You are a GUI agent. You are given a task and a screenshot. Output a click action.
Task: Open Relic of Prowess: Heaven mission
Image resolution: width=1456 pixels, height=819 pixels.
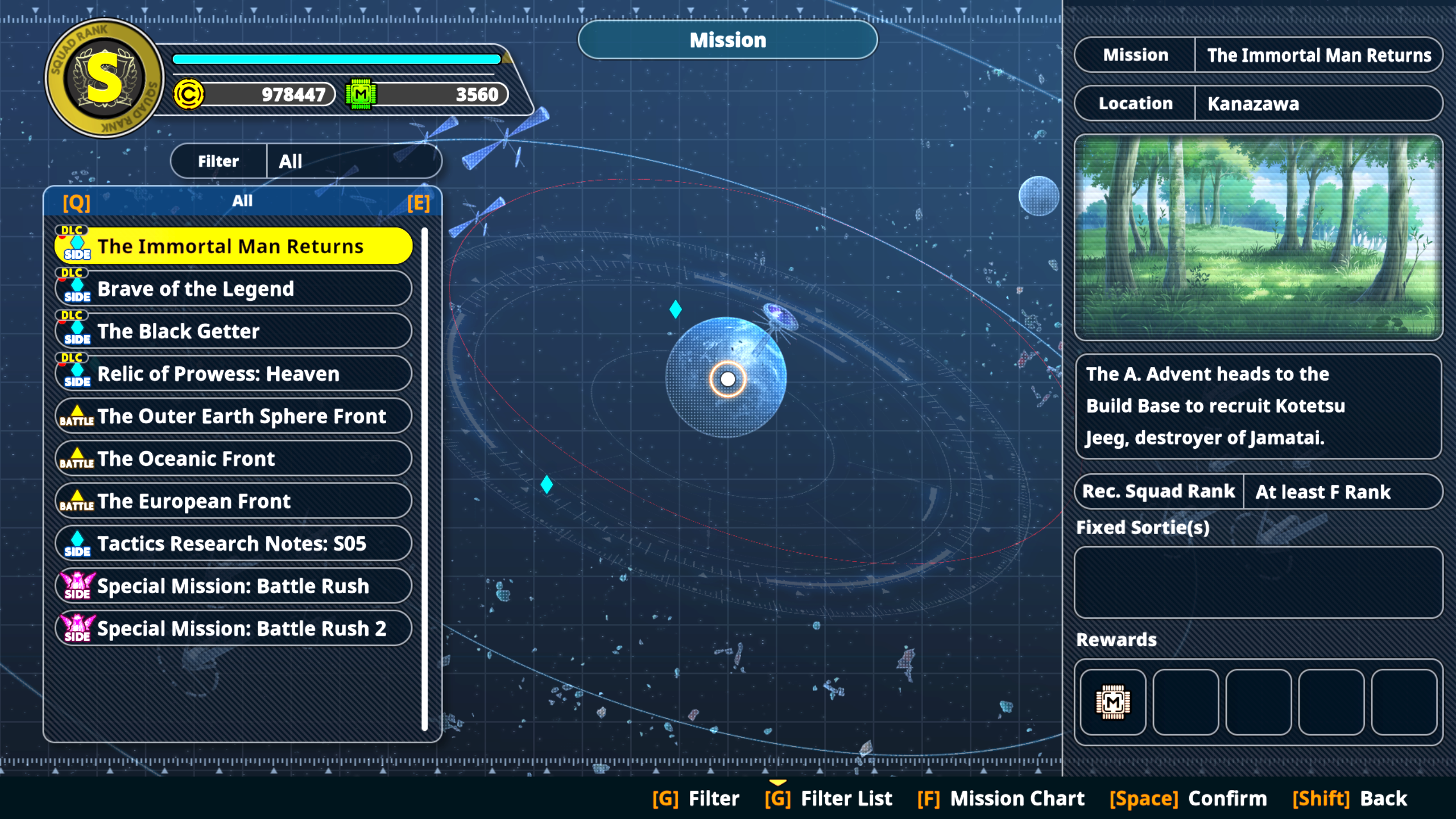point(233,374)
